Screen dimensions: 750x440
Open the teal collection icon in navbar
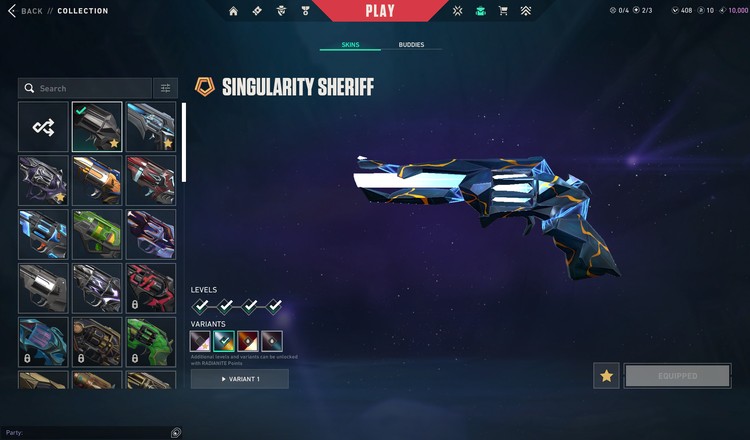[480, 11]
